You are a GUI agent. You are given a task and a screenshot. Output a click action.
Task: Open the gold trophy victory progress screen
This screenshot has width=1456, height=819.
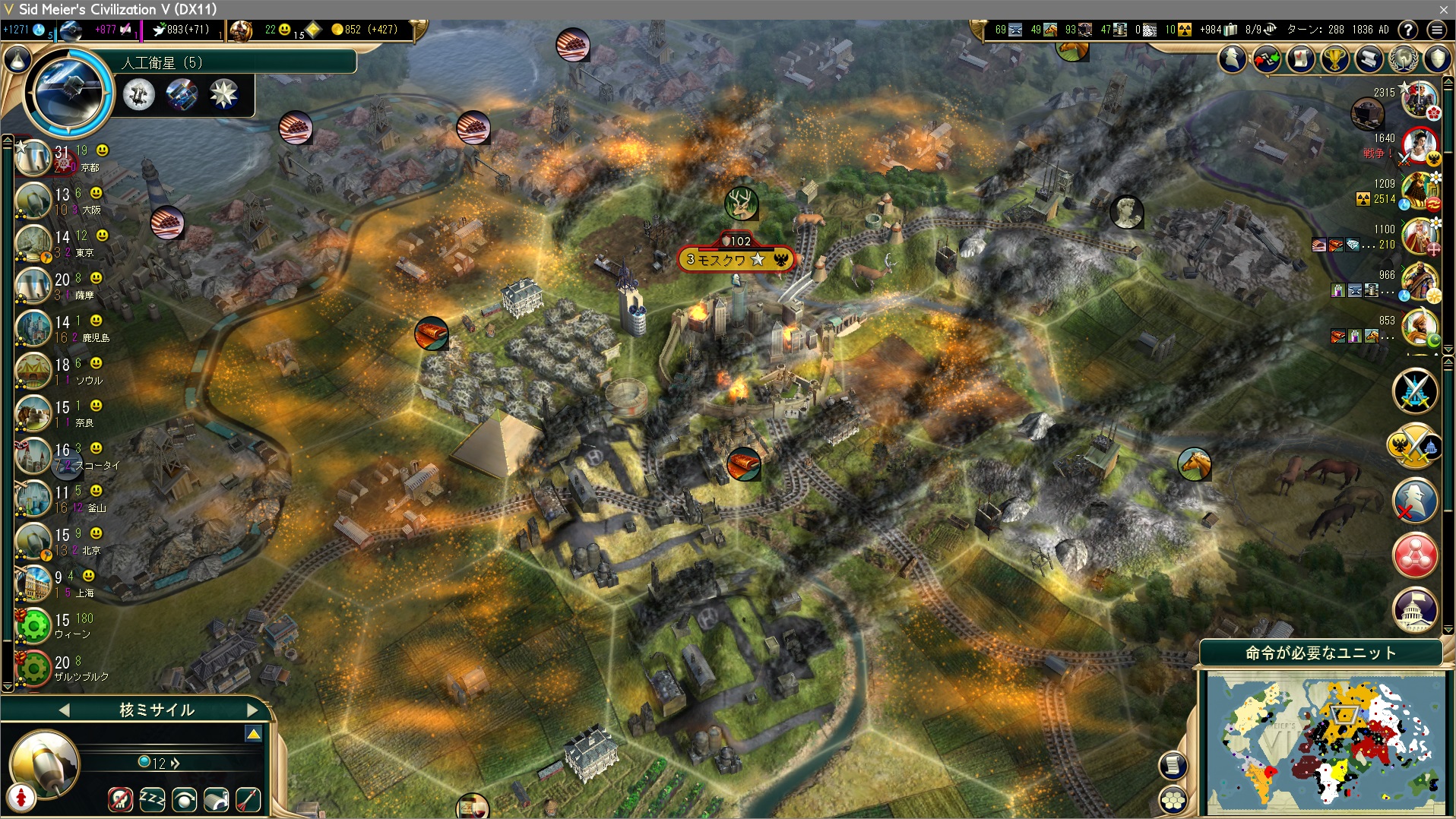pyautogui.click(x=1335, y=58)
